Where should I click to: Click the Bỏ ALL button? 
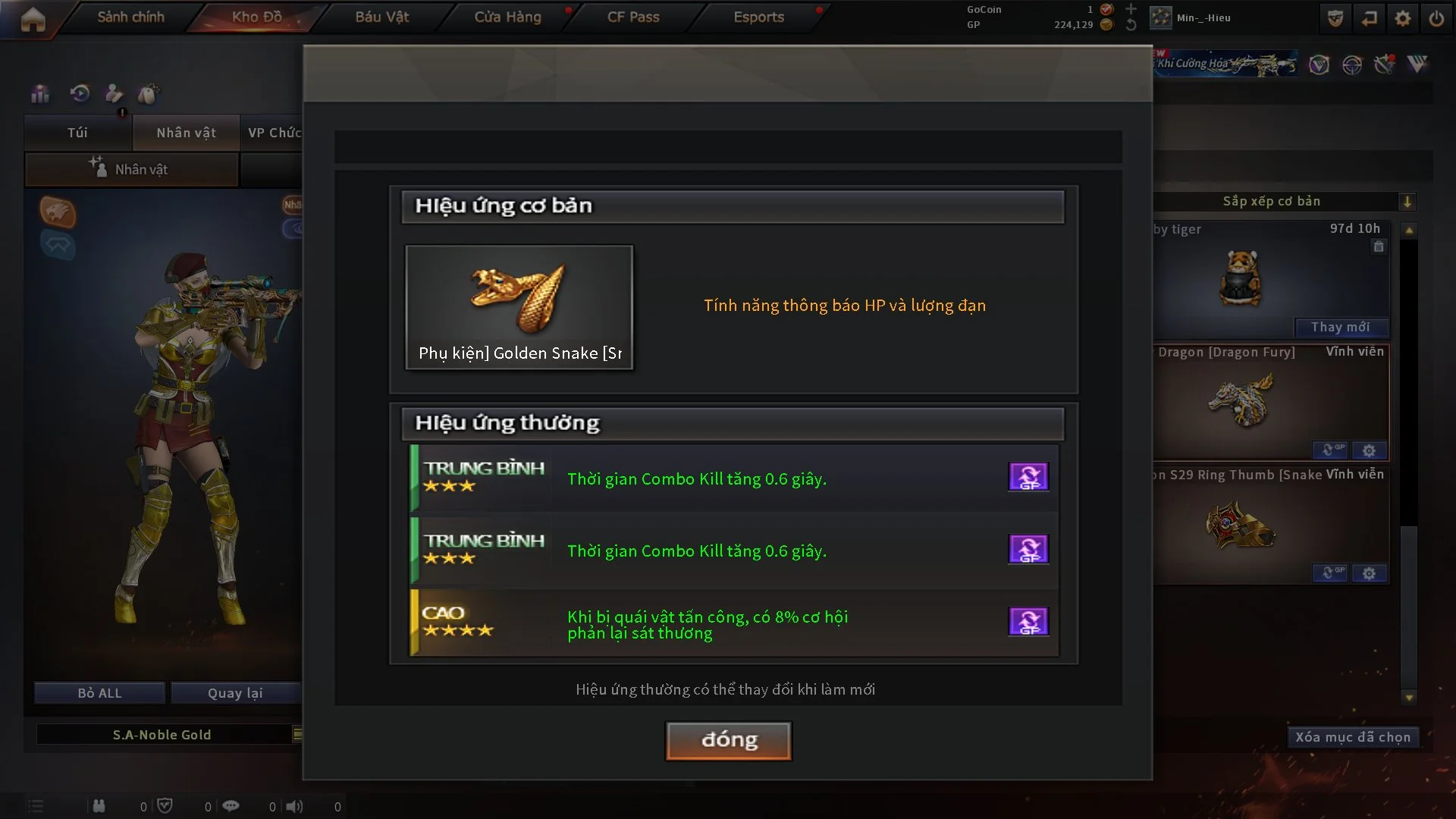99,693
